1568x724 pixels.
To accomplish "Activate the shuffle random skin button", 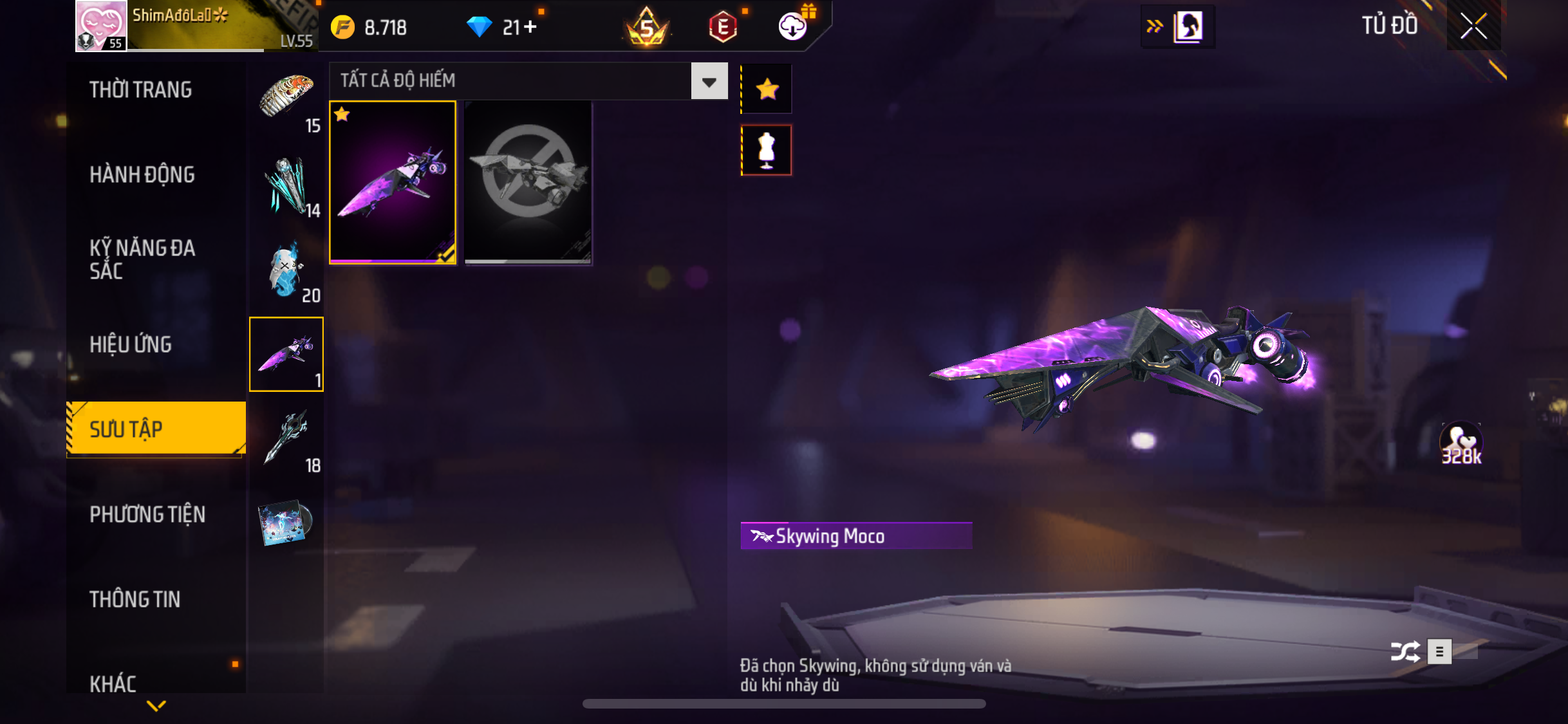I will click(x=1405, y=651).
